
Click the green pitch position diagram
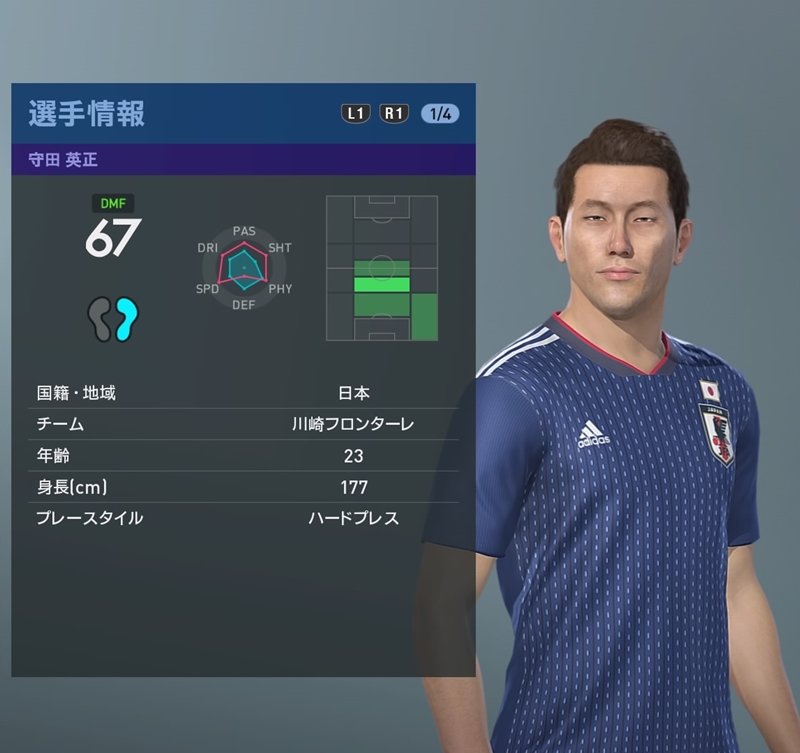(382, 267)
